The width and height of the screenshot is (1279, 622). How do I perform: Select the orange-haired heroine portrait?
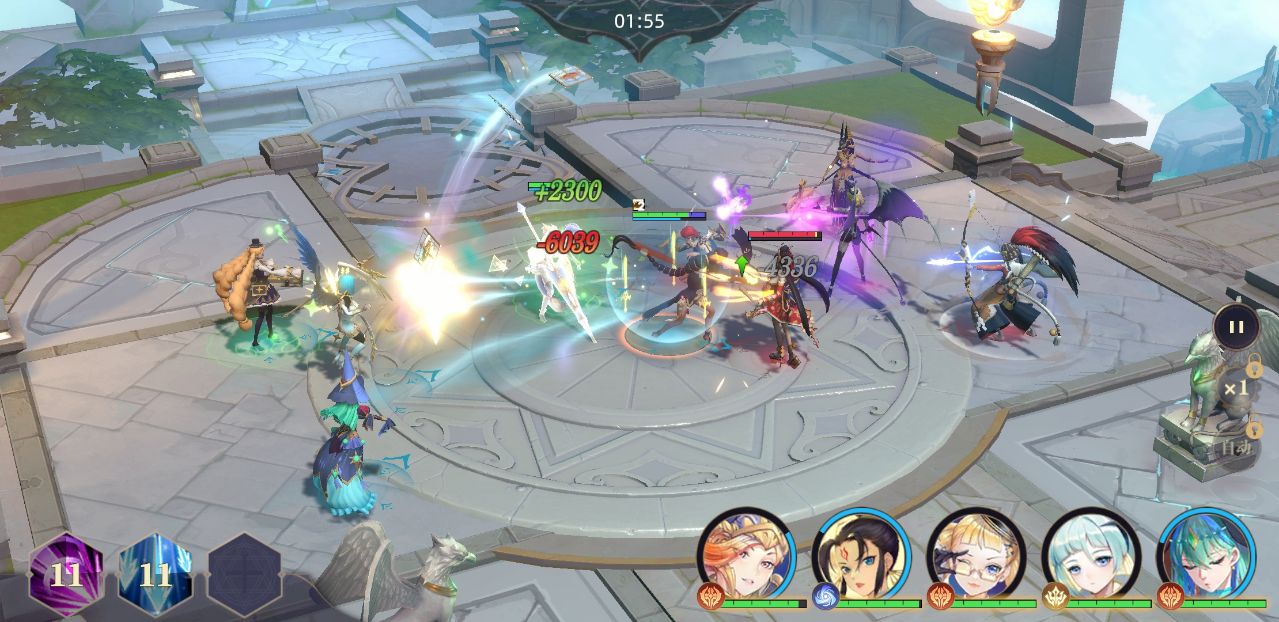pos(745,554)
